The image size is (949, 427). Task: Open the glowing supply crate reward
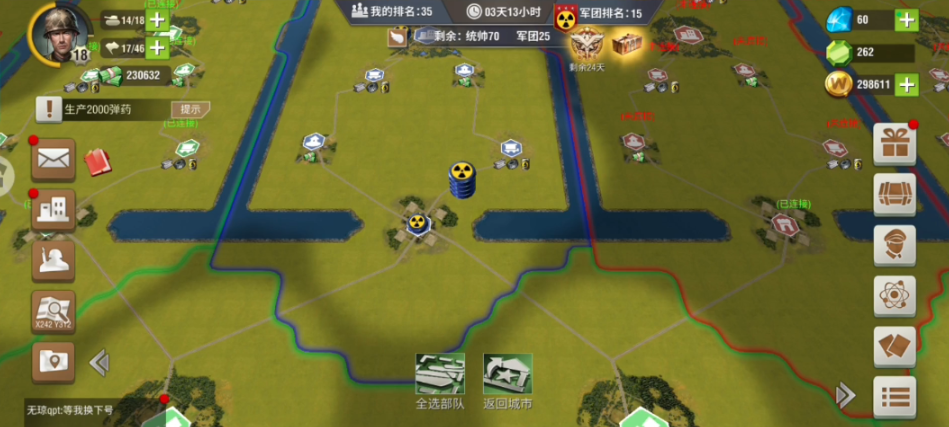628,42
